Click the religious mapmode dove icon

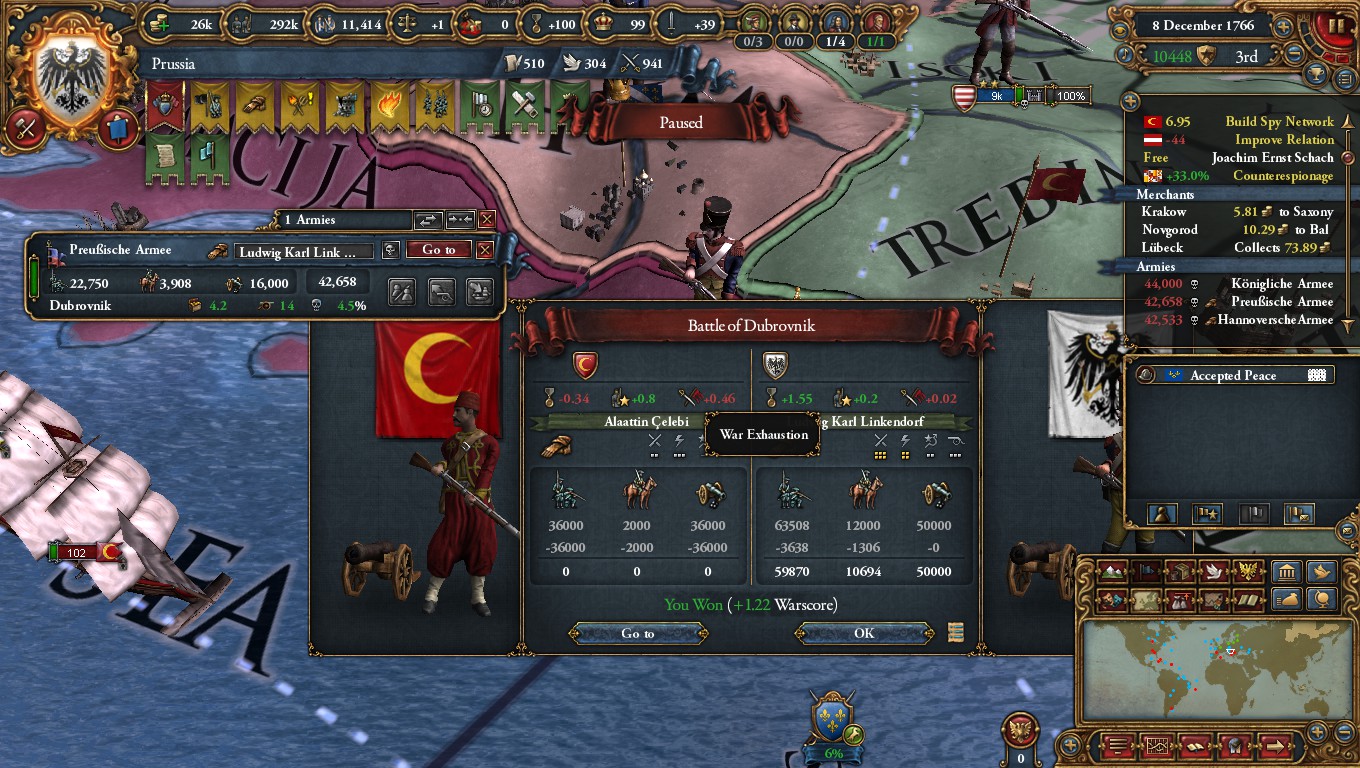coord(1212,572)
